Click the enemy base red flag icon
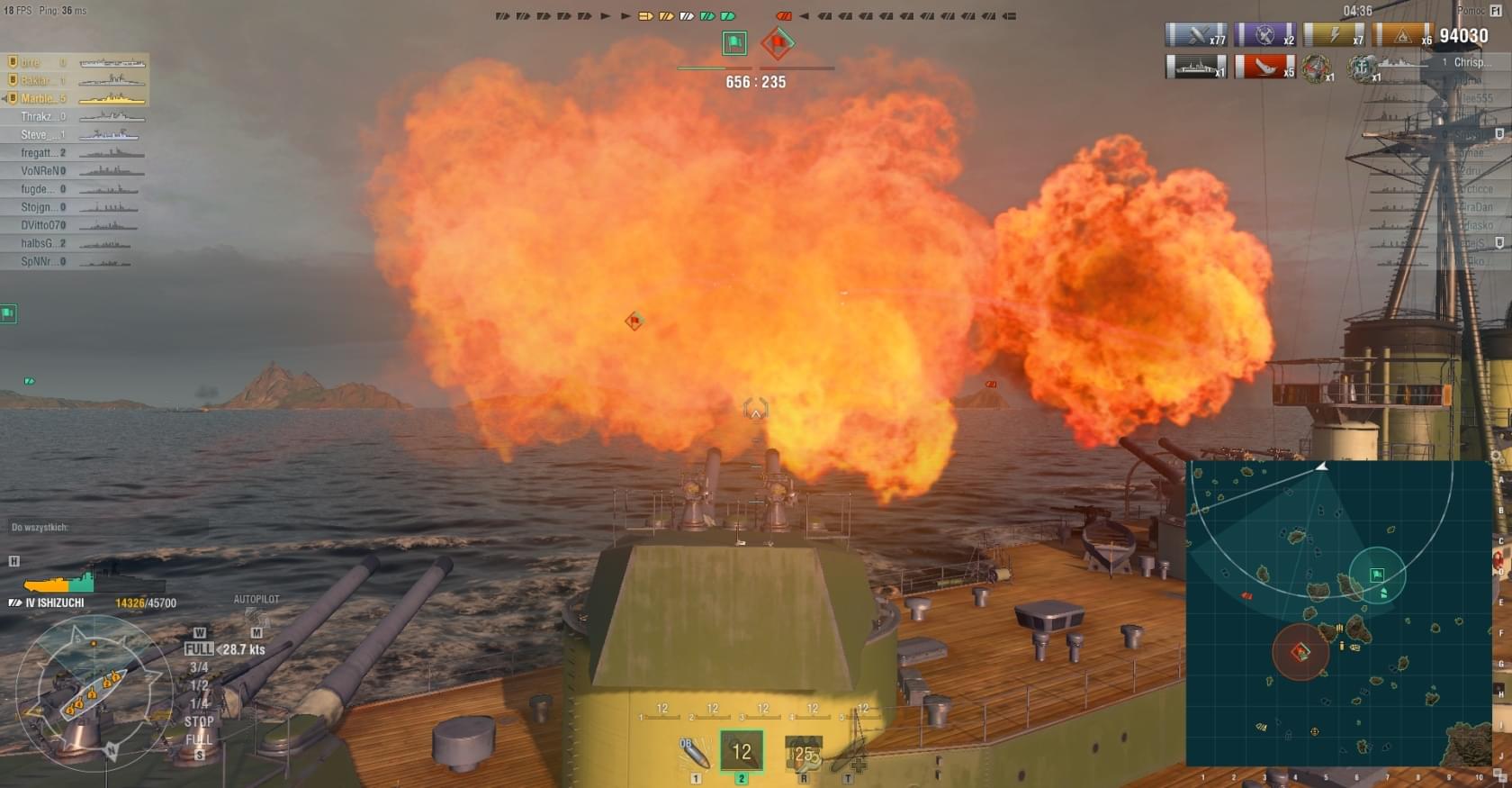This screenshot has width=1512, height=788. [778, 42]
